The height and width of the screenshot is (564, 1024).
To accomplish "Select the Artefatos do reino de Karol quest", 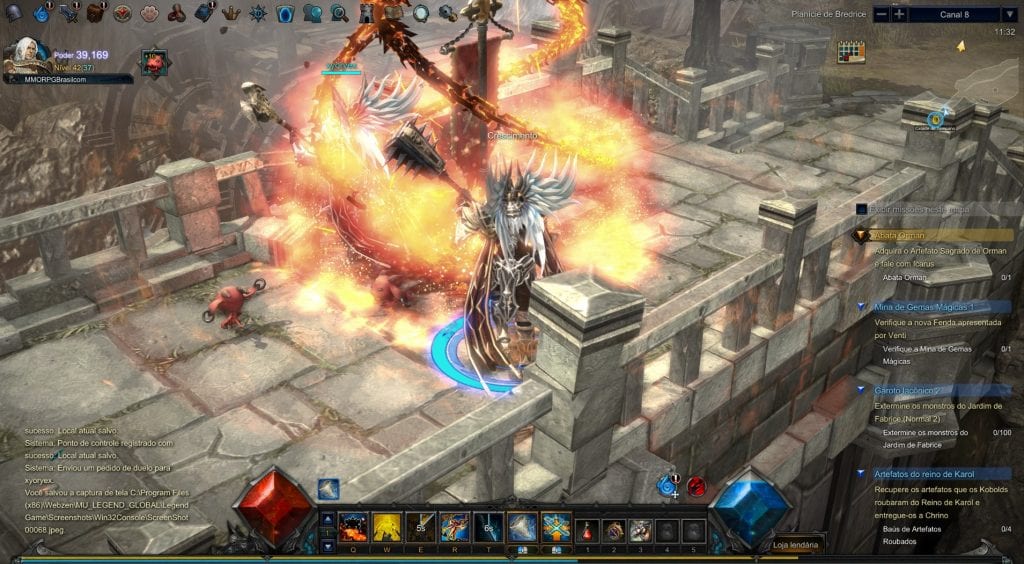I will coord(928,473).
